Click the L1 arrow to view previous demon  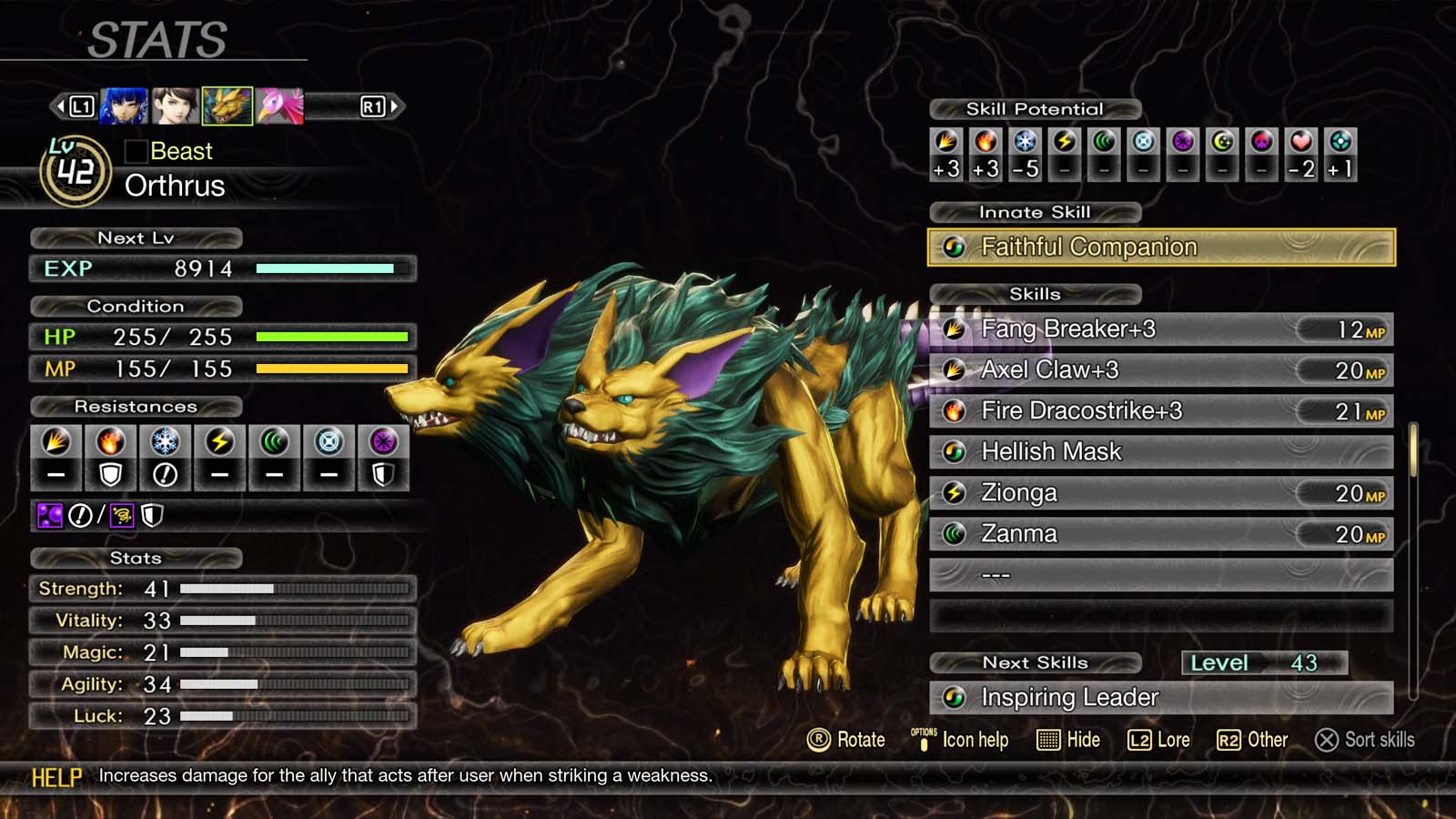(81, 106)
